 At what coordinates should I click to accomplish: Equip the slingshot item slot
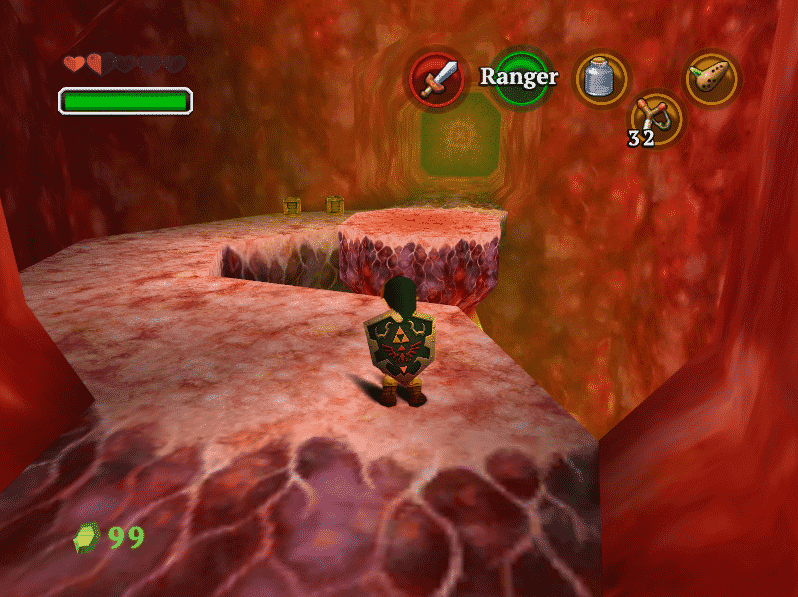(x=656, y=117)
